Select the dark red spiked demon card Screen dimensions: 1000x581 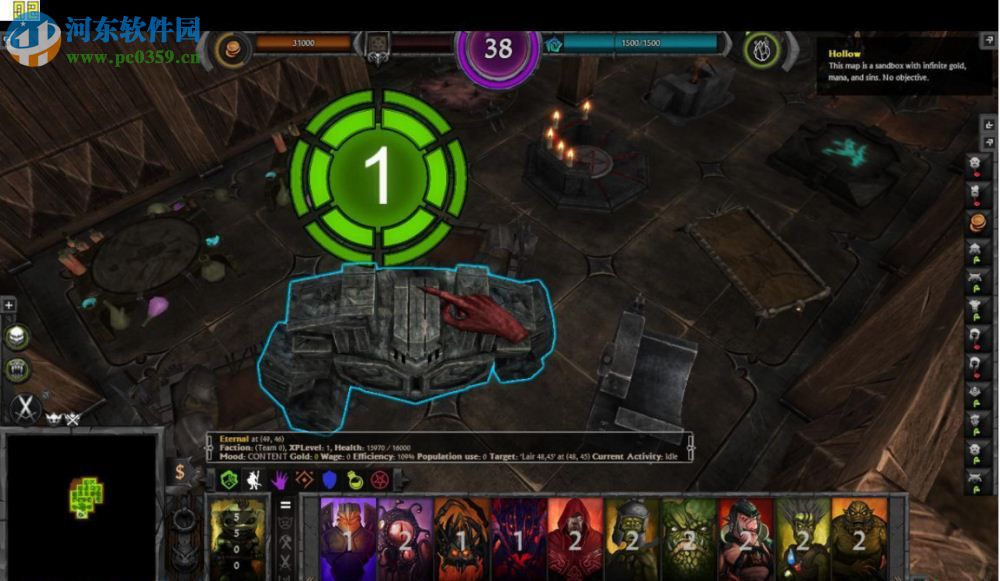[x=518, y=538]
